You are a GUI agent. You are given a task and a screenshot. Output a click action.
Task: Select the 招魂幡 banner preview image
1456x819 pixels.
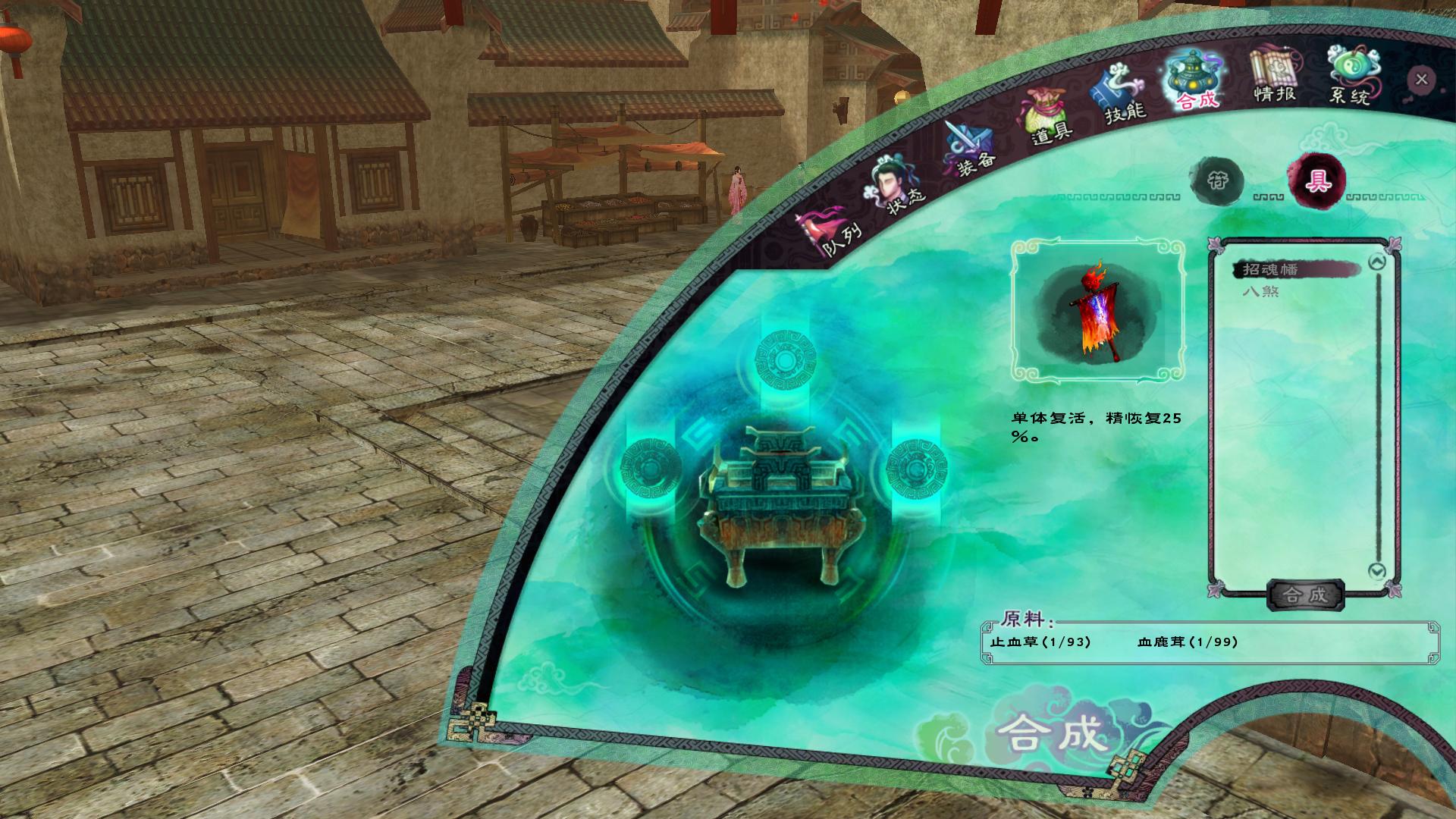pyautogui.click(x=1097, y=312)
